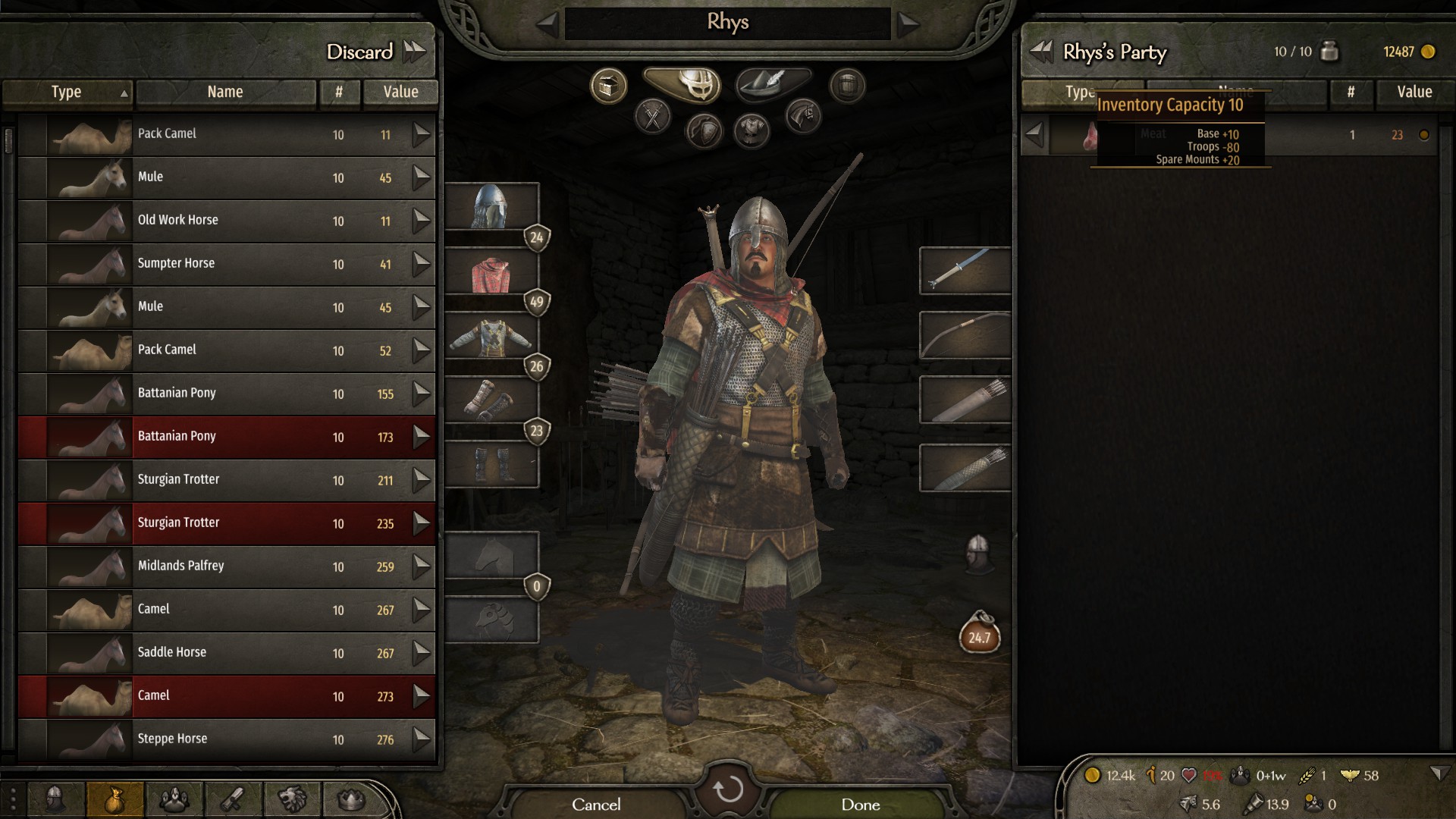Confirm the inventory with Done
1456x819 pixels.
[860, 805]
